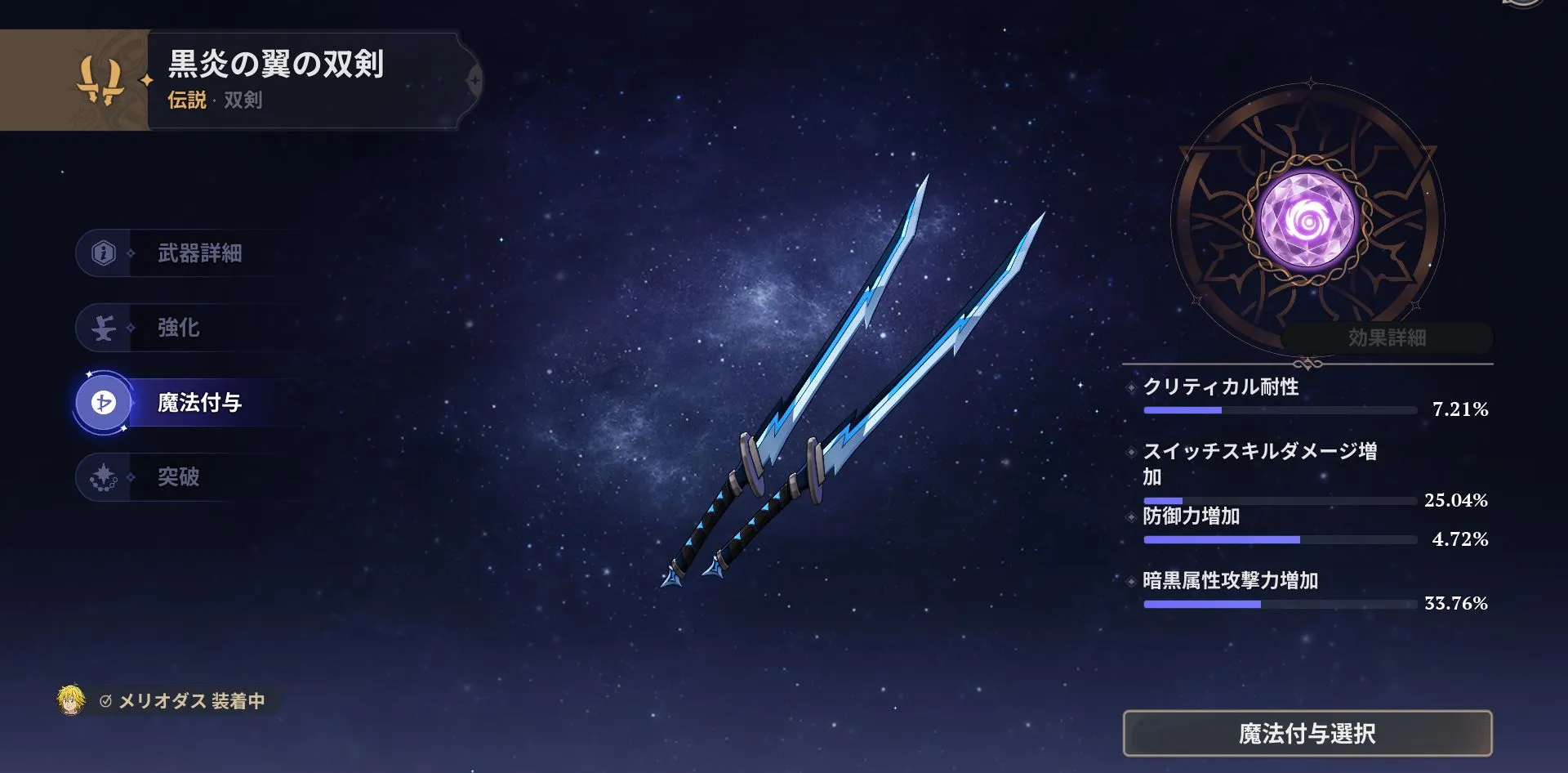Choose the クリティカル耐性 stat row
The height and width of the screenshot is (773, 1568).
point(1307,396)
